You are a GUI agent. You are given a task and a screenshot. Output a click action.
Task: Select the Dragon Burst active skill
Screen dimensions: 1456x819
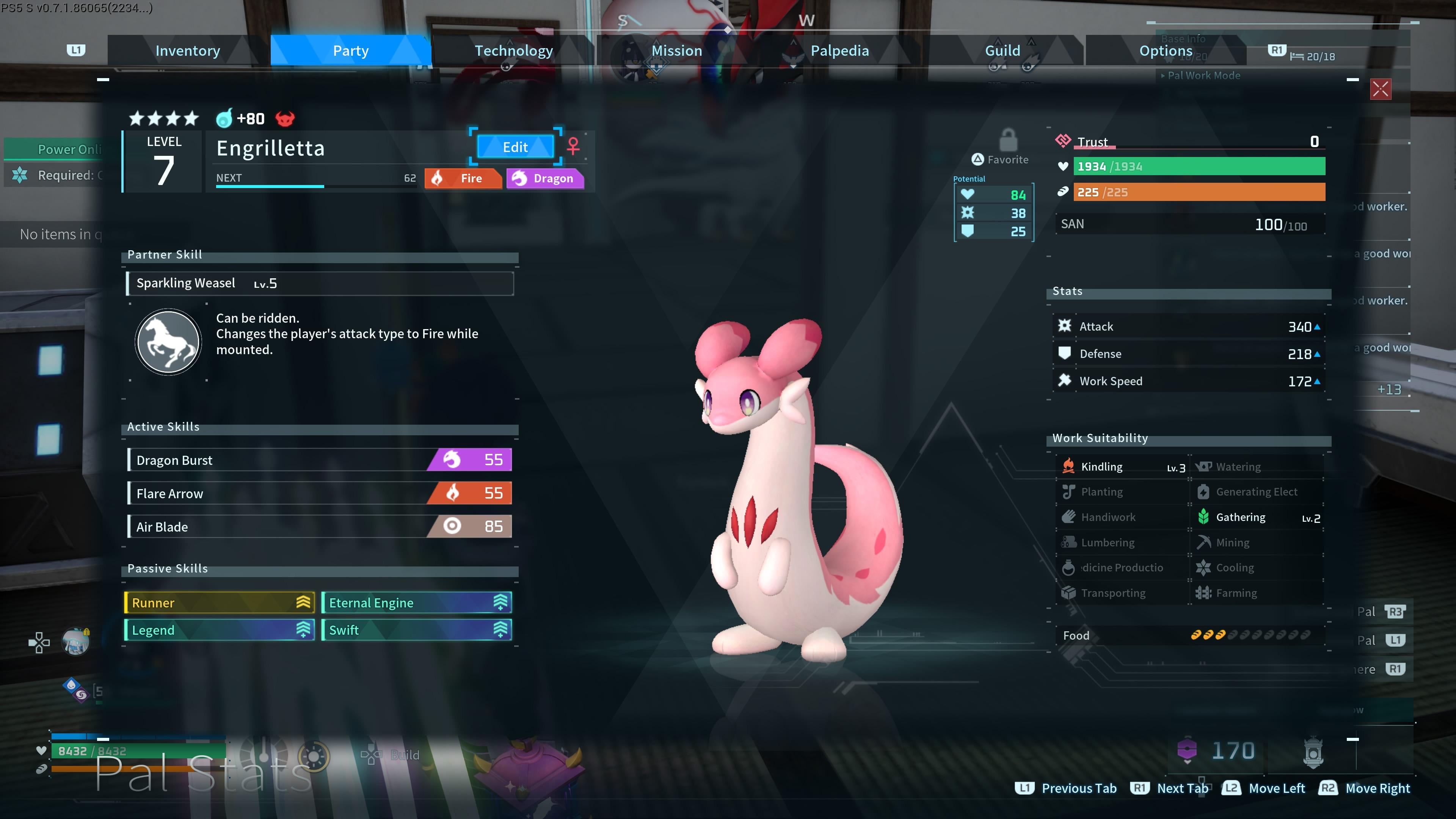pyautogui.click(x=320, y=460)
